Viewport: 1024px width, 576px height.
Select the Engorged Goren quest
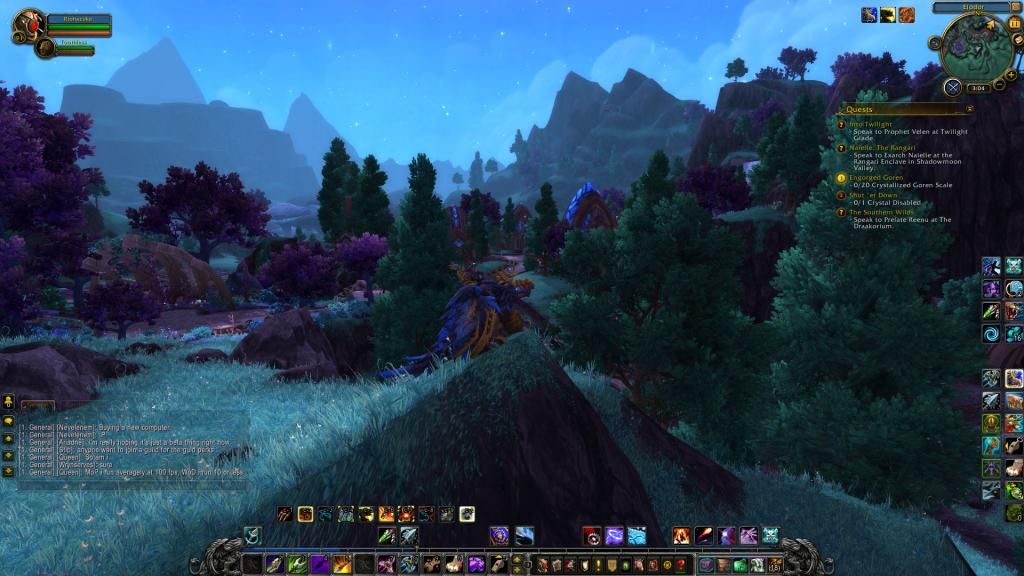875,177
